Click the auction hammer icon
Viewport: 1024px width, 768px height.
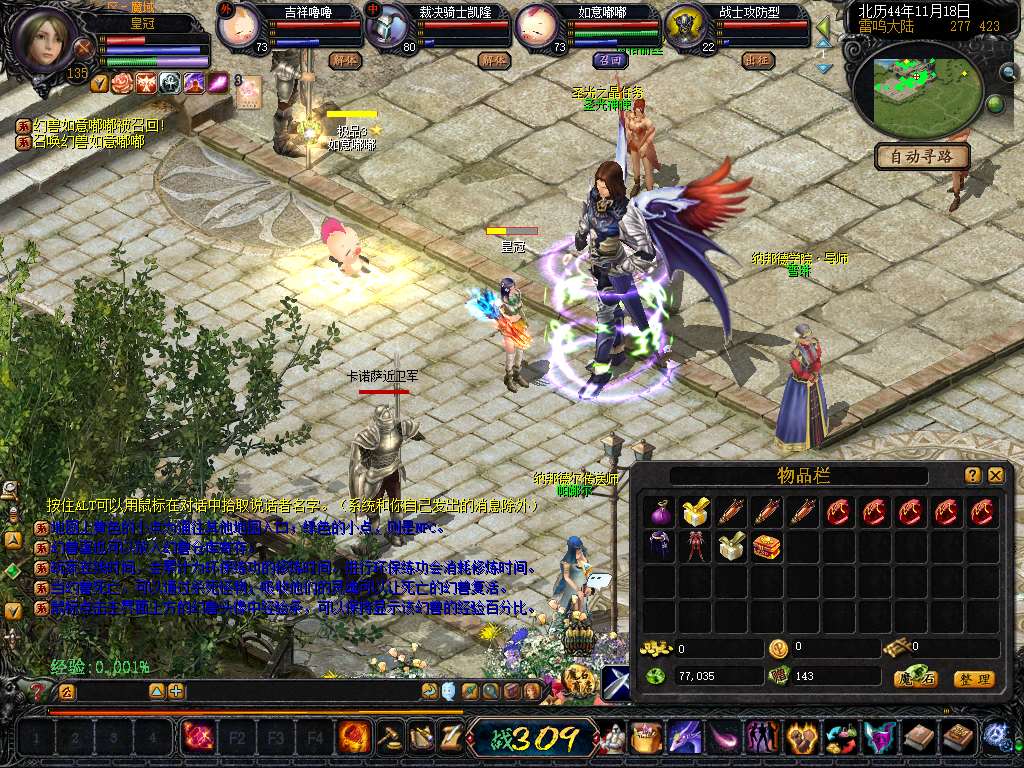coord(388,738)
